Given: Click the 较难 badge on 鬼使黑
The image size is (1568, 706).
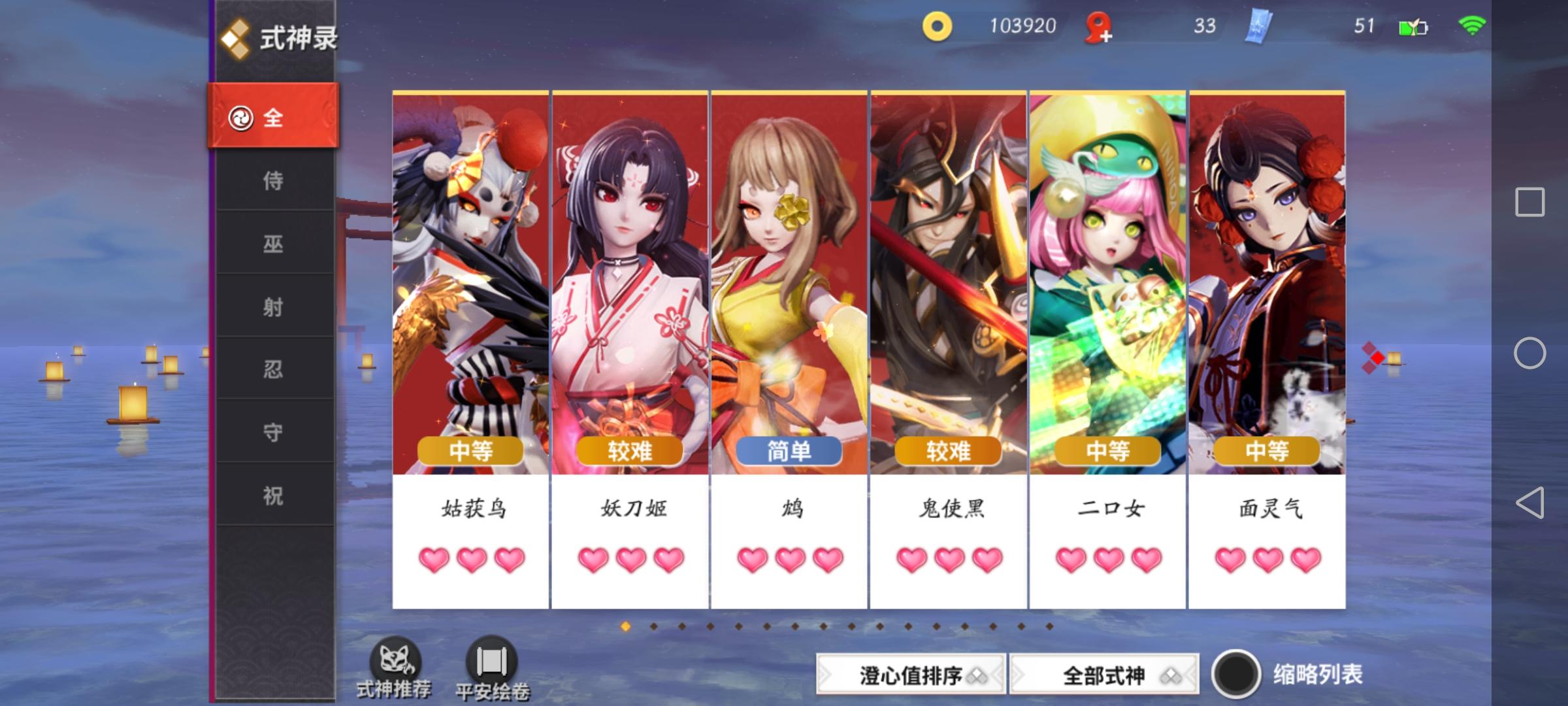Looking at the screenshot, I should (947, 451).
